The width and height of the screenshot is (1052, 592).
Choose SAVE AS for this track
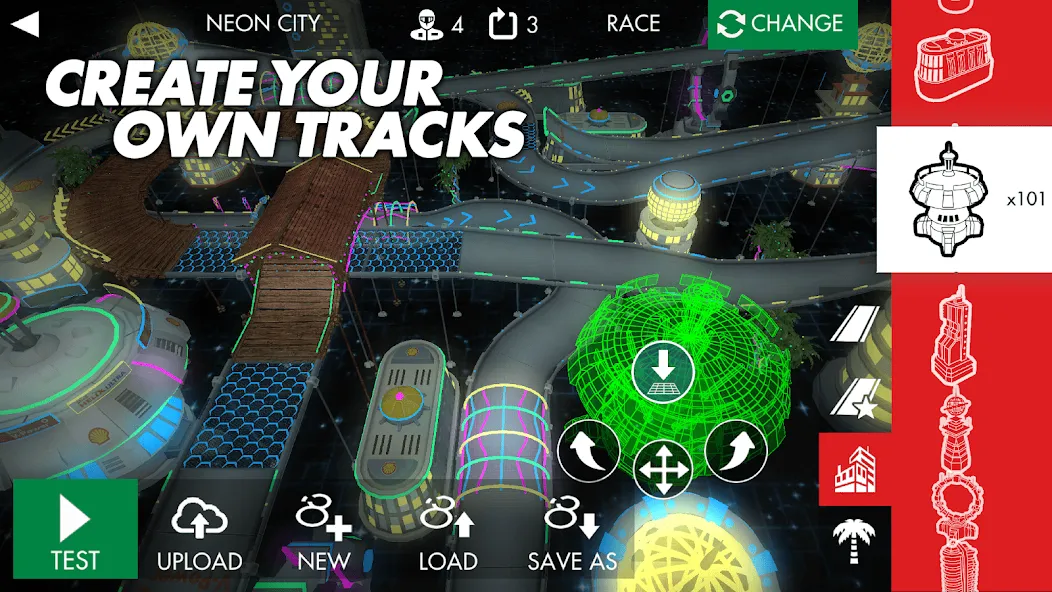573,535
